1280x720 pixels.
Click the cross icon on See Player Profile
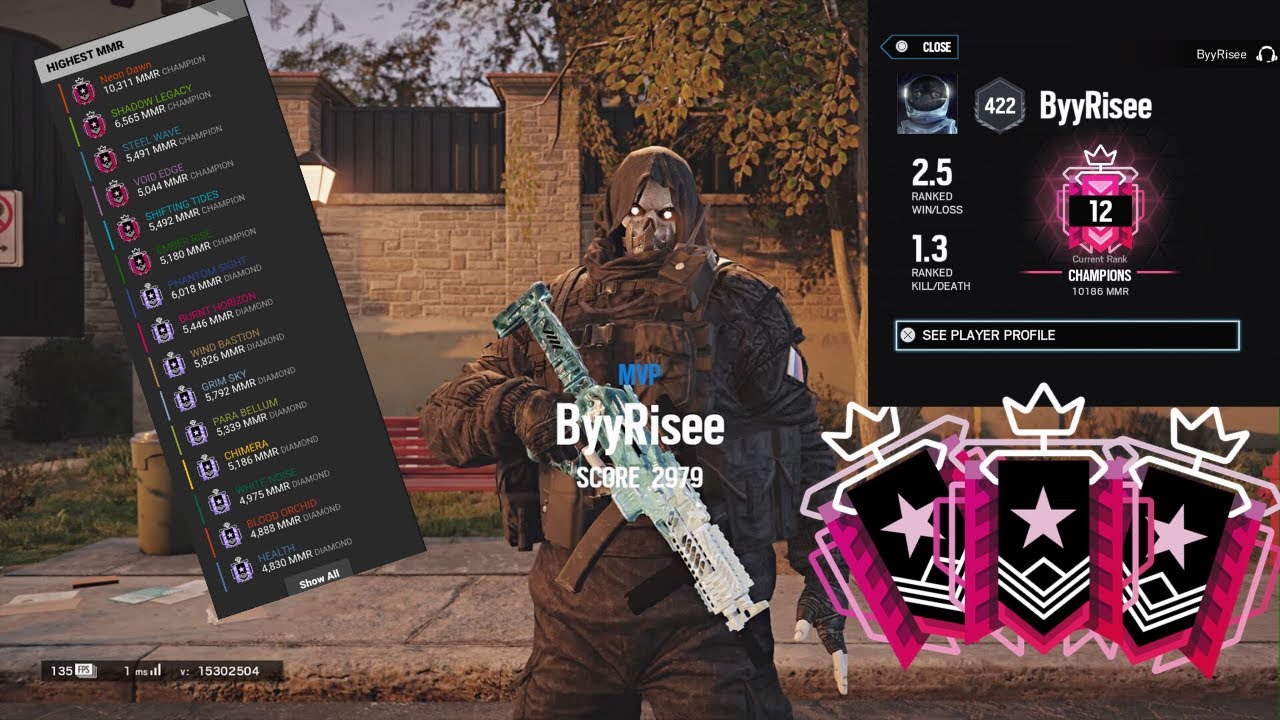coord(907,333)
